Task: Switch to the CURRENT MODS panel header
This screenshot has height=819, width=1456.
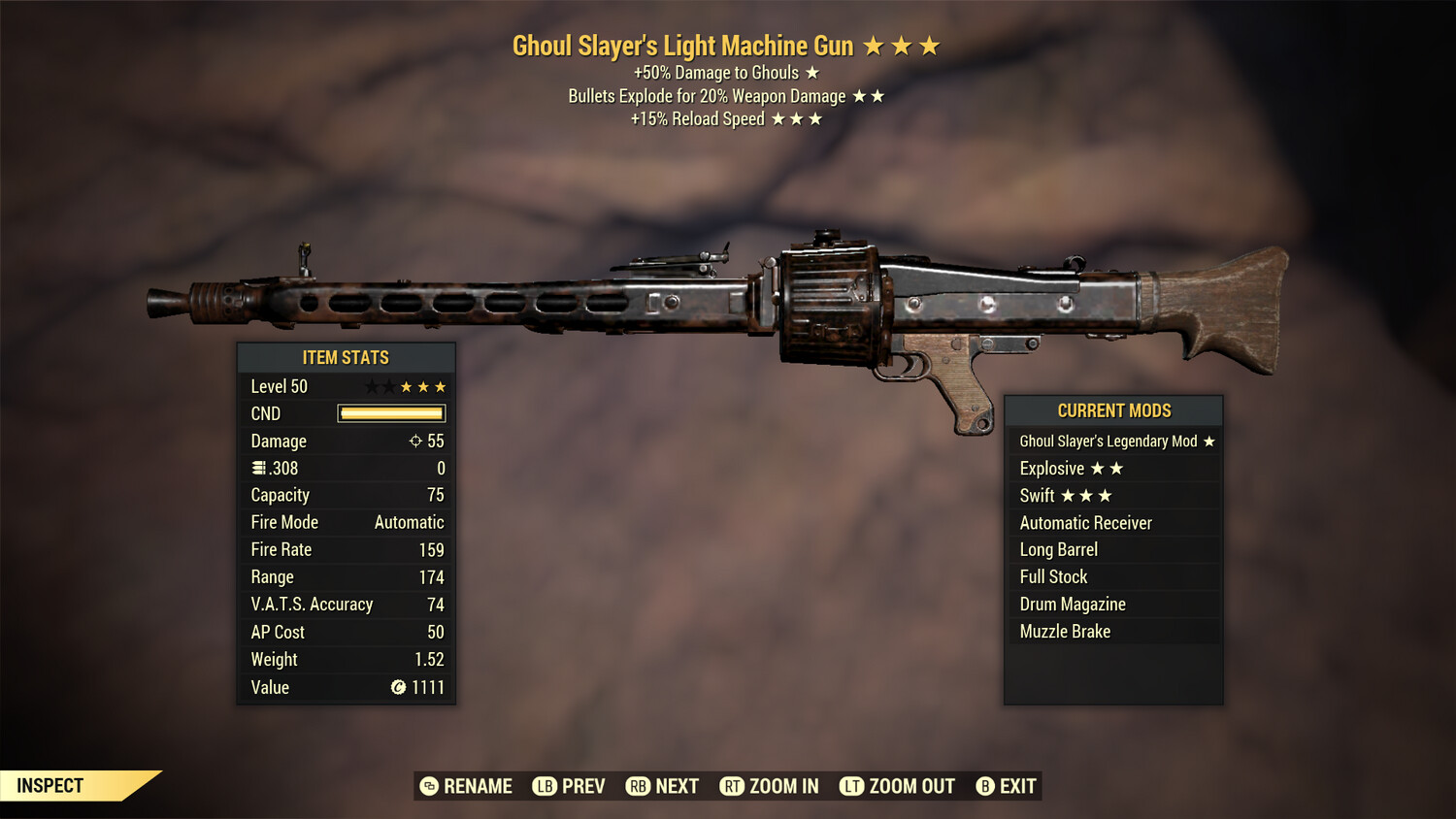Action: pyautogui.click(x=1113, y=410)
